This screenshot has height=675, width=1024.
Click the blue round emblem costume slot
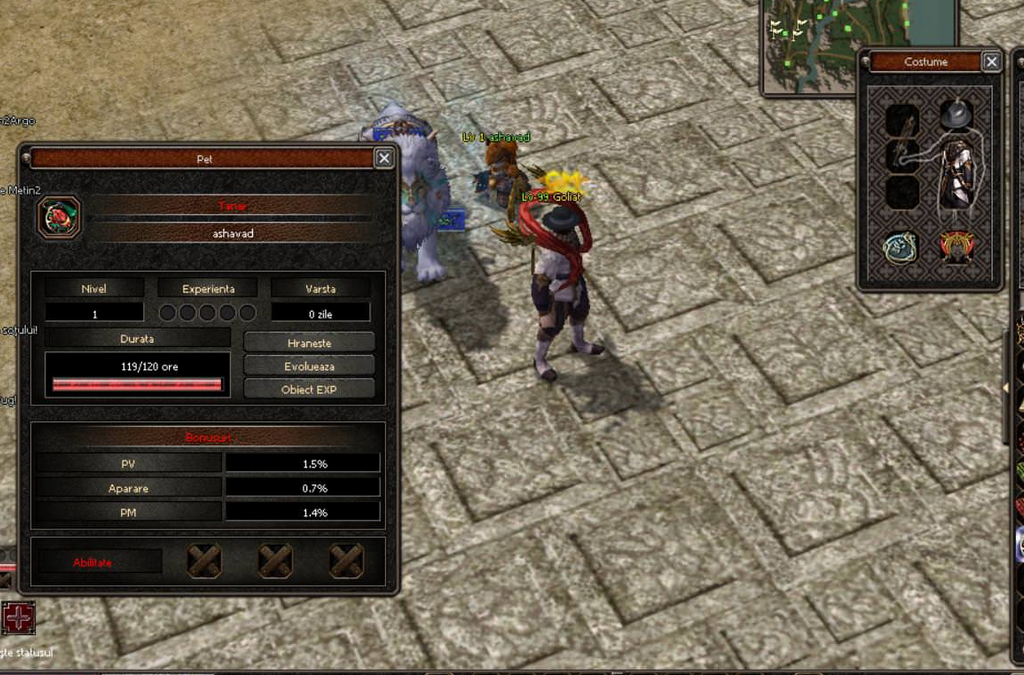click(901, 247)
